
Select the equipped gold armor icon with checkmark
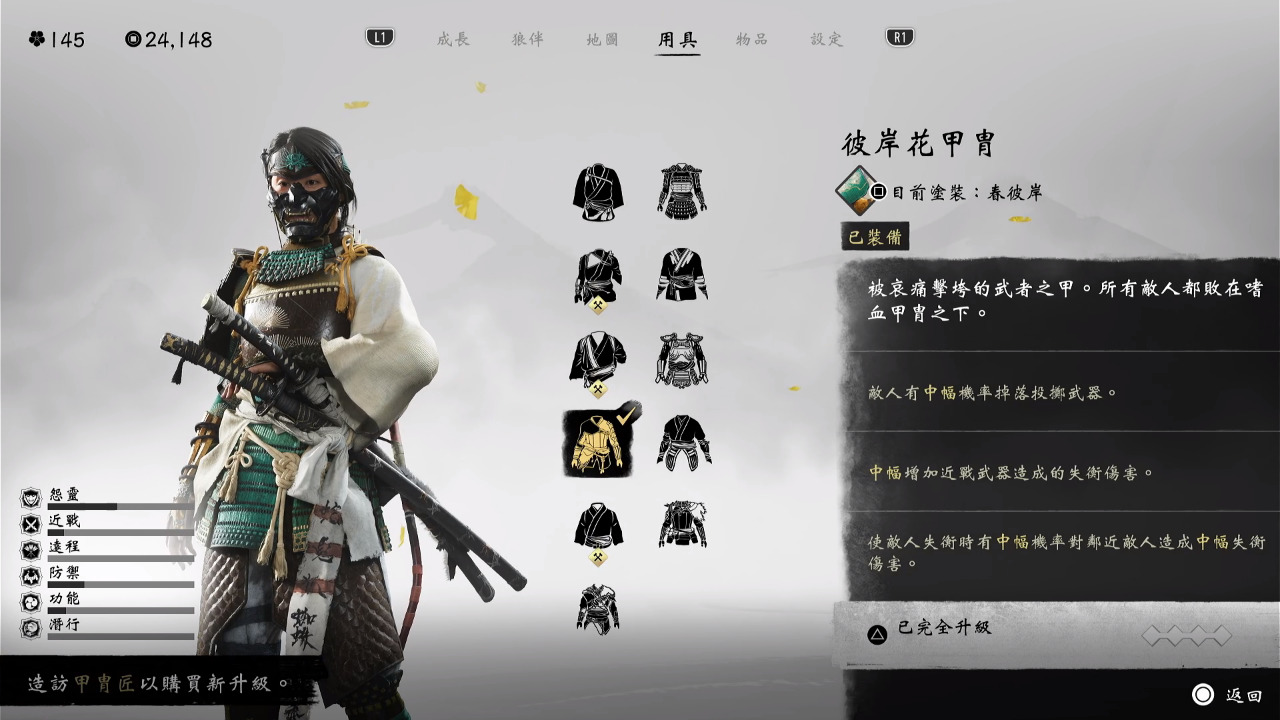click(598, 442)
